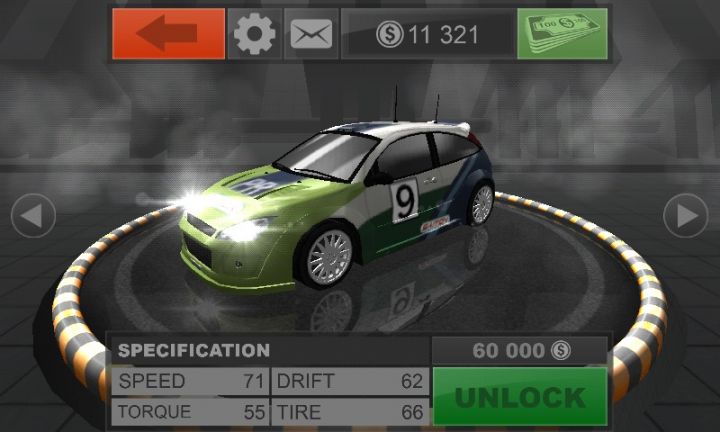Image resolution: width=720 pixels, height=432 pixels.
Task: Open settings with the gear icon
Action: click(255, 34)
